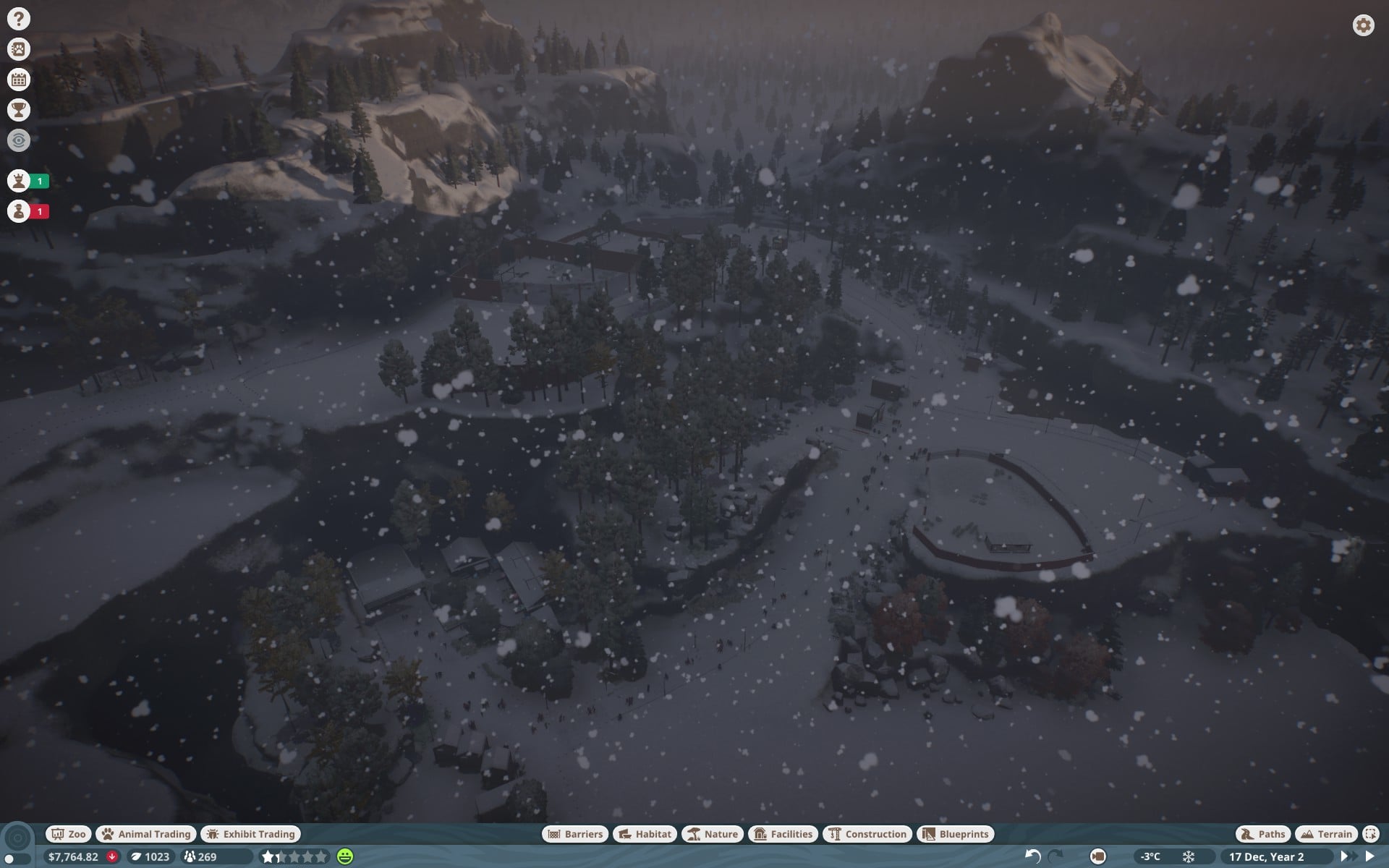Open the Zoo management menu
The image size is (1389, 868).
(69, 834)
